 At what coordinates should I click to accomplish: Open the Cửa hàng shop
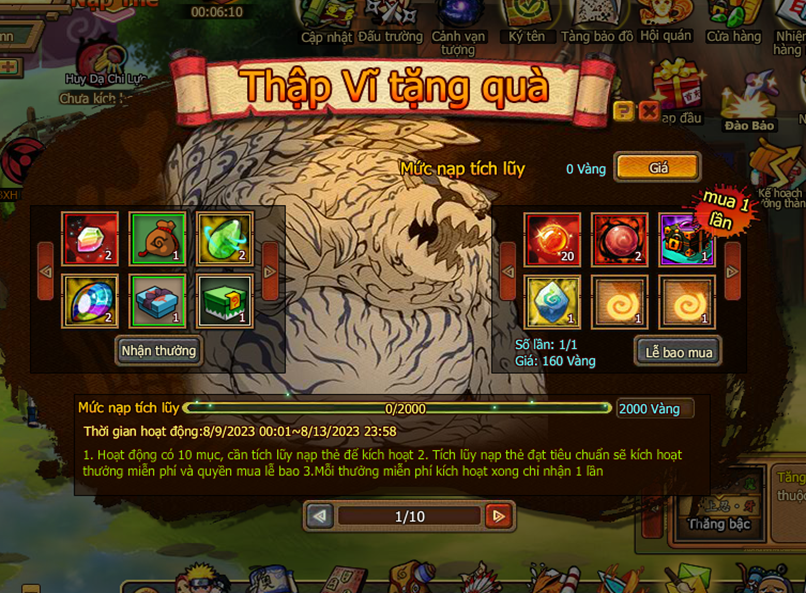point(733,22)
